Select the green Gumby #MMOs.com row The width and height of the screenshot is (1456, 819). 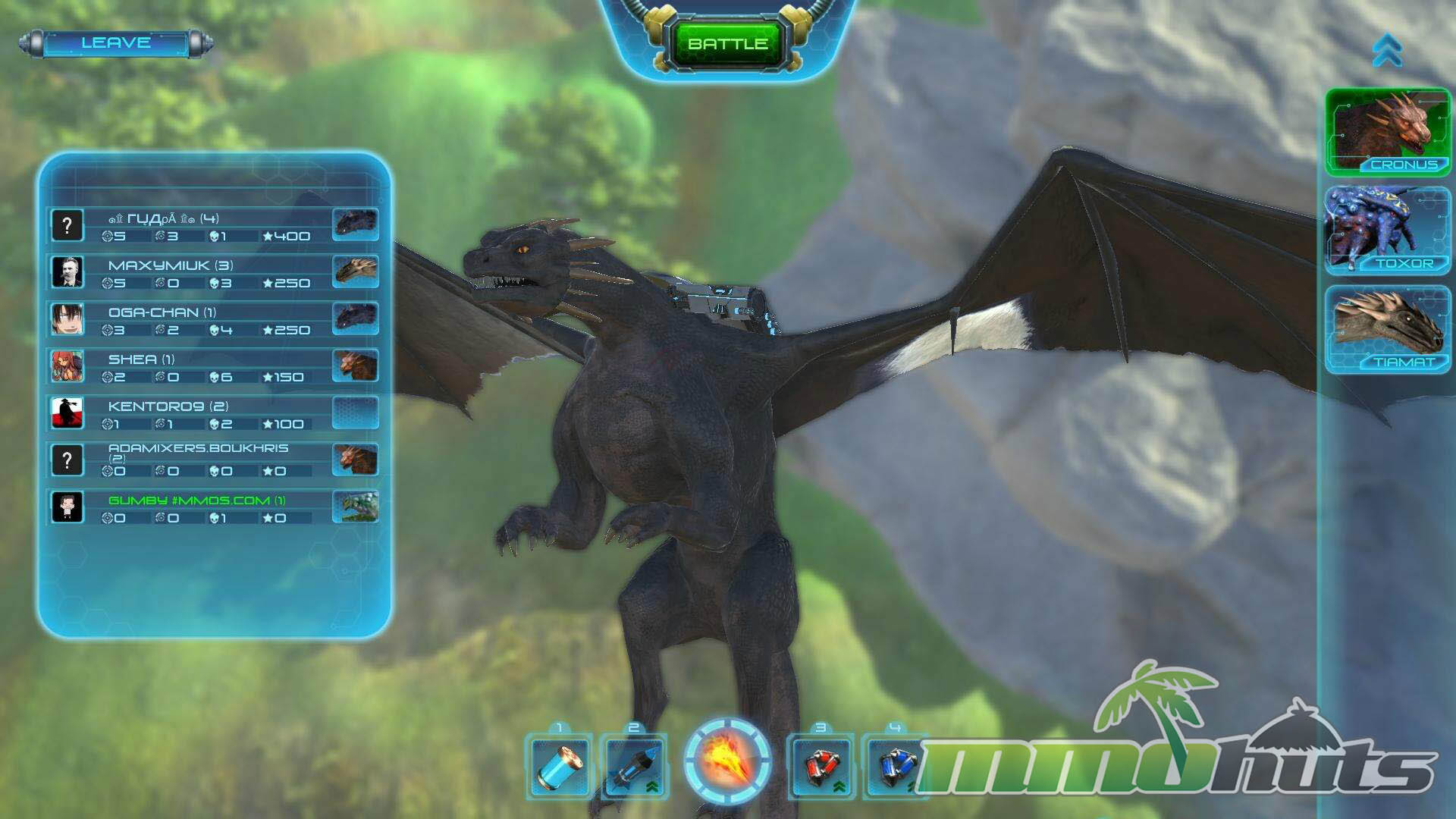(212, 508)
